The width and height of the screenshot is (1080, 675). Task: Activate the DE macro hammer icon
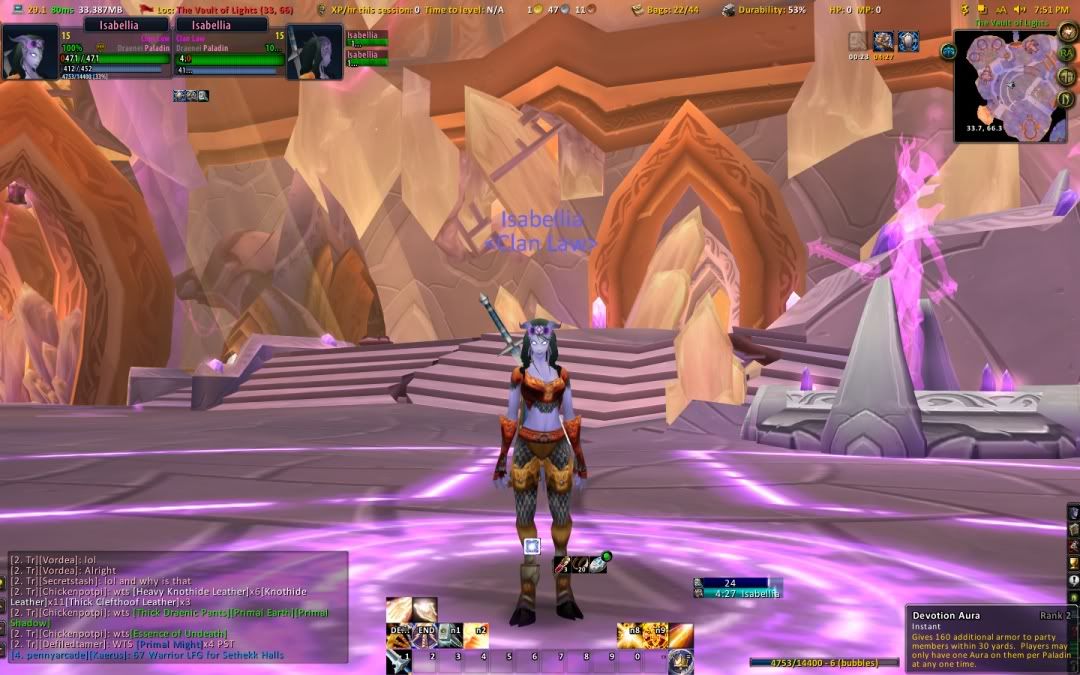tap(399, 634)
